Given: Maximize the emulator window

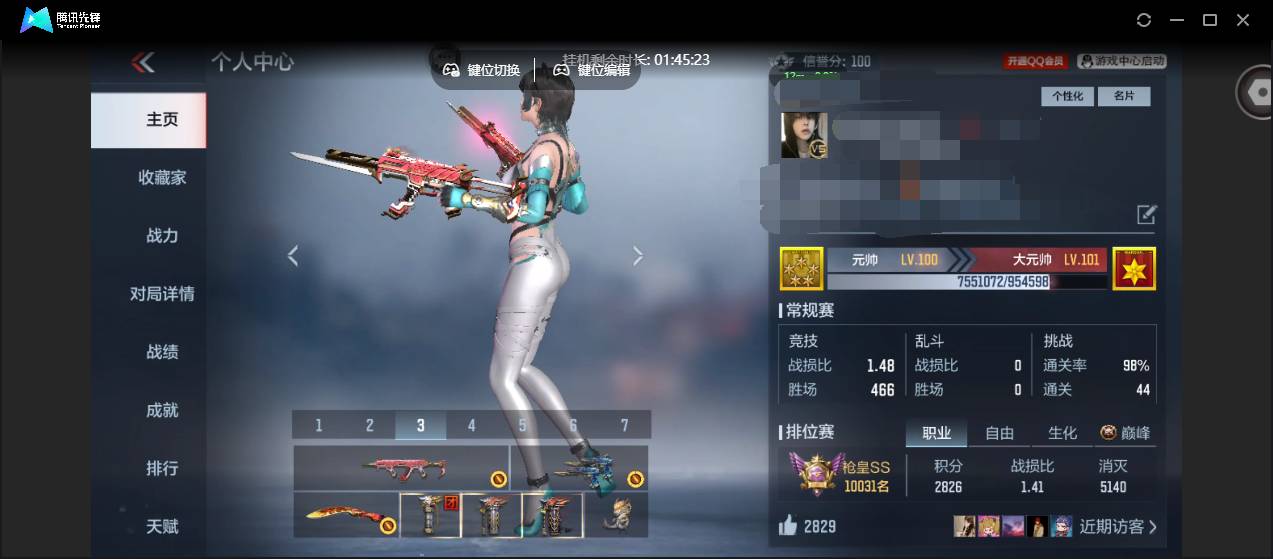Looking at the screenshot, I should pos(1209,20).
